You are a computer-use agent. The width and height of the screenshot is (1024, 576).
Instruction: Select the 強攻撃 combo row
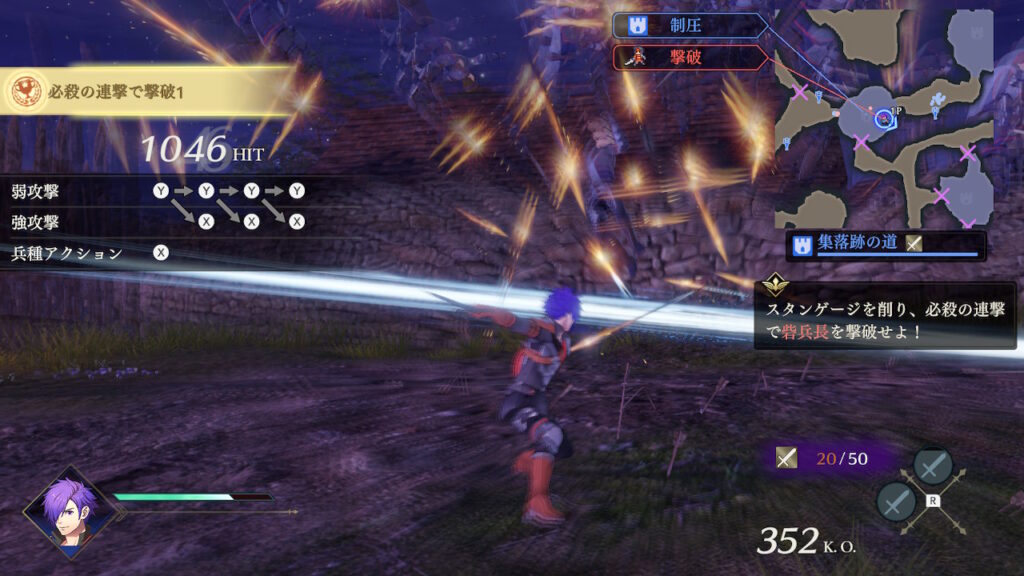tap(158, 221)
